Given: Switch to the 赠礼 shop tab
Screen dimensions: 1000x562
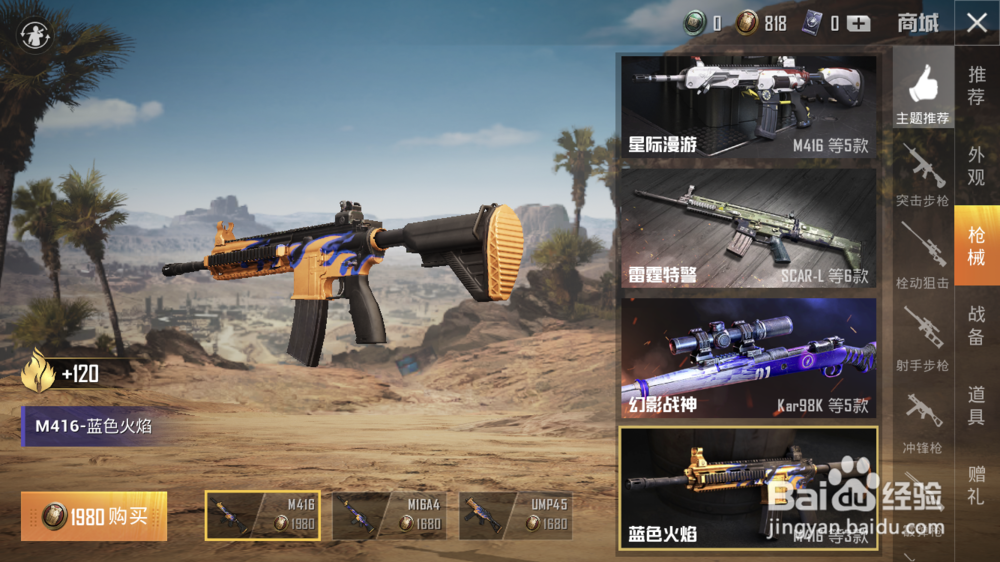Looking at the screenshot, I should [x=977, y=486].
